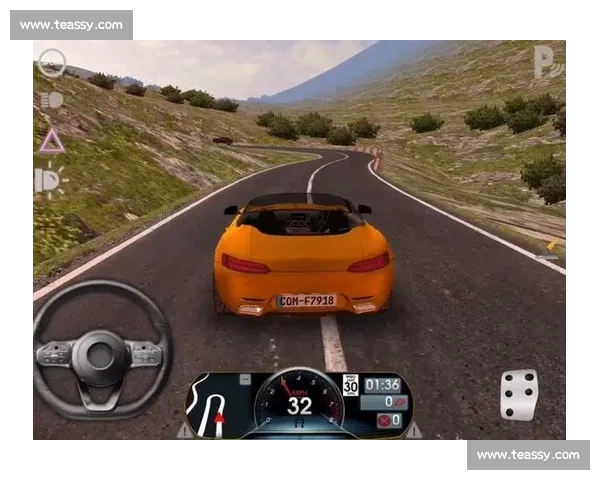Image resolution: width=600 pixels, height=480 pixels.
Task: Turn the on-screen steering wheel
Action: pos(101,349)
